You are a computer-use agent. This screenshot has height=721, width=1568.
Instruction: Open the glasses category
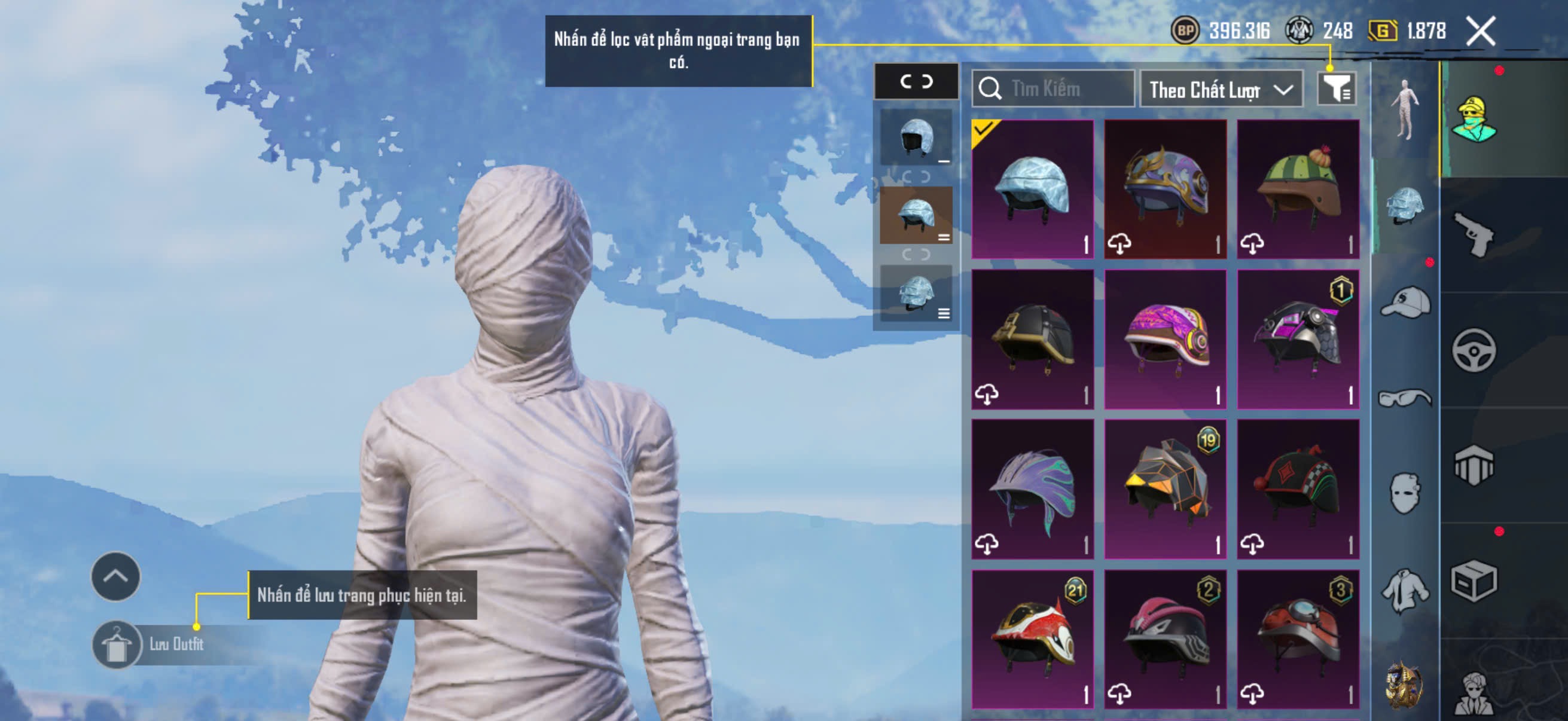click(x=1405, y=398)
